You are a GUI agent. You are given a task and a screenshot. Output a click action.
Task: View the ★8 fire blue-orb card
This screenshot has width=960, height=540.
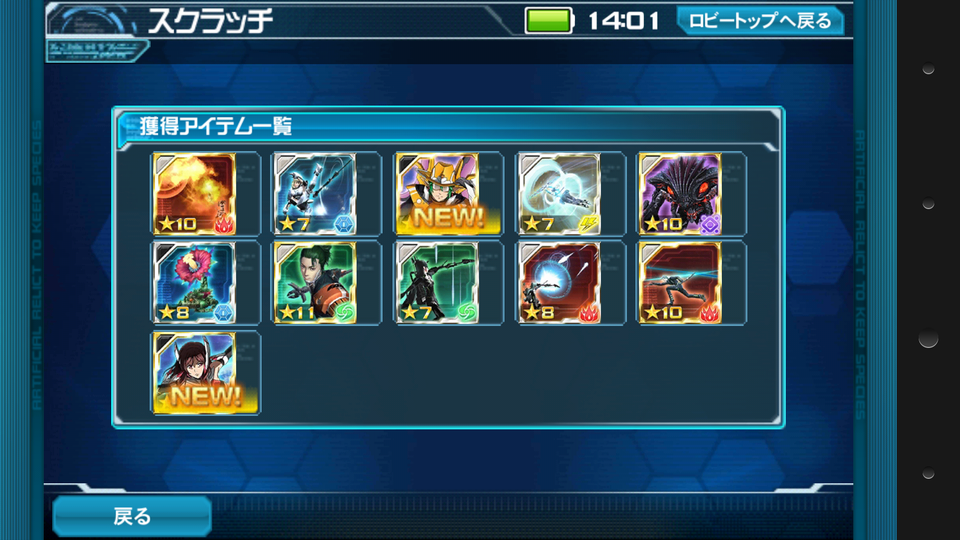point(558,283)
